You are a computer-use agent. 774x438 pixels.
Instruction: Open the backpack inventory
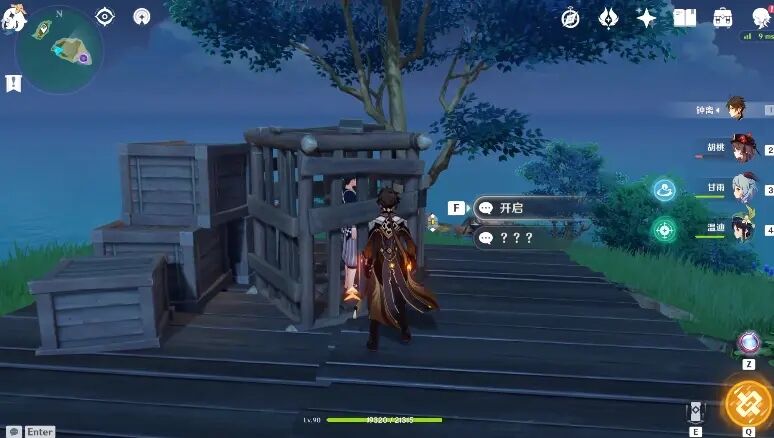point(722,18)
